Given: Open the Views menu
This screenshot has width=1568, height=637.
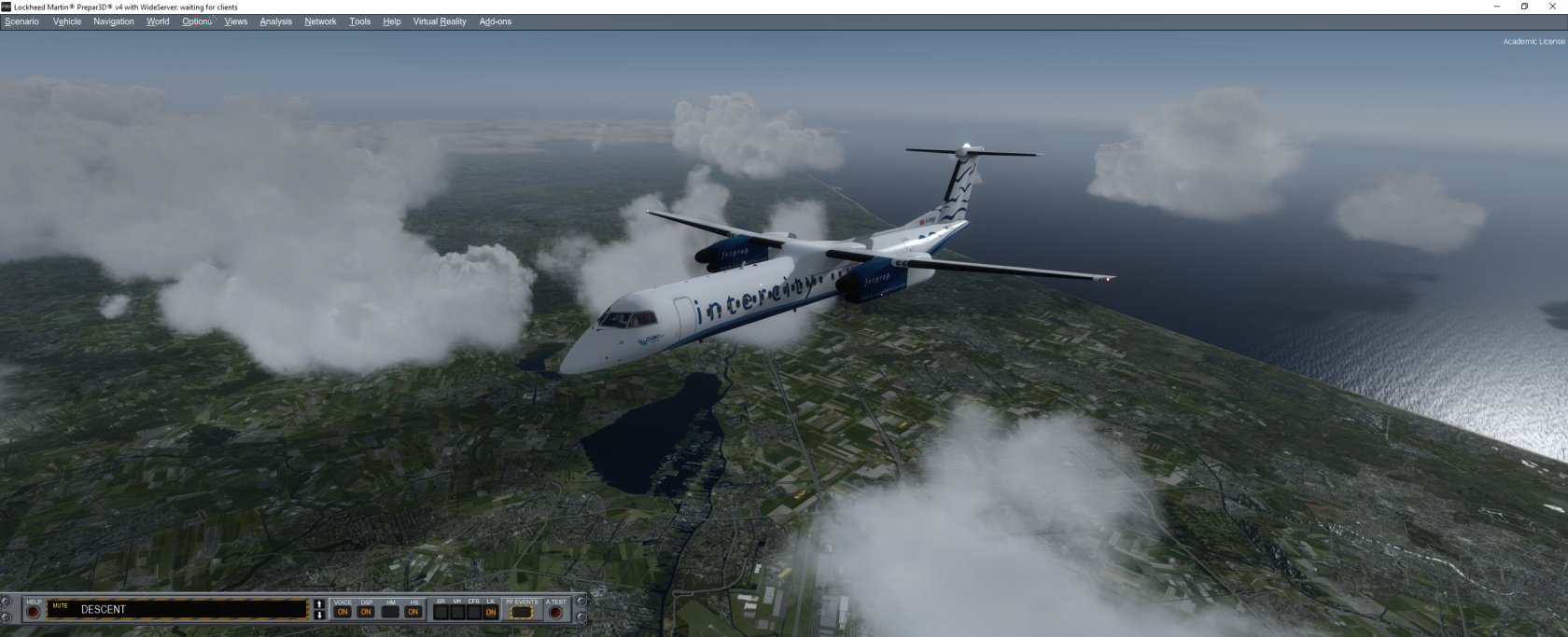Looking at the screenshot, I should 236,21.
